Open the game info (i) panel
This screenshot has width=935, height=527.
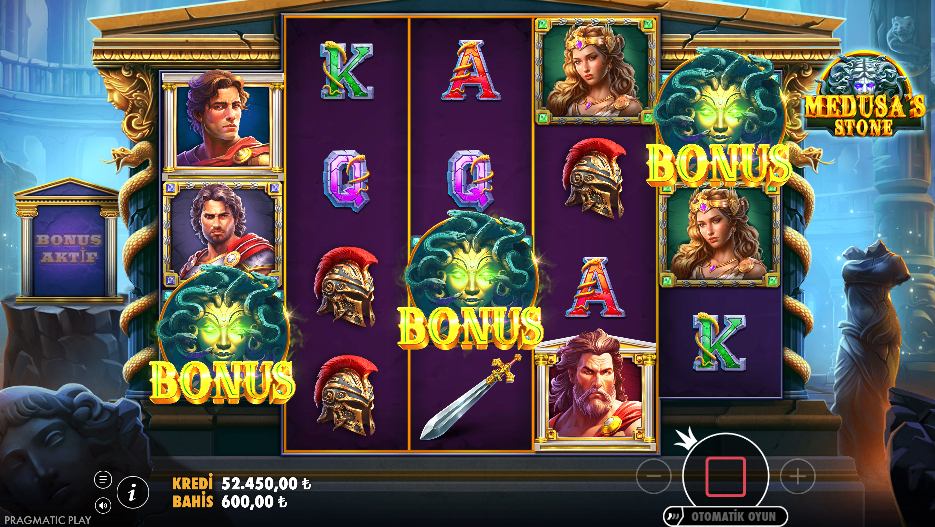131,490
